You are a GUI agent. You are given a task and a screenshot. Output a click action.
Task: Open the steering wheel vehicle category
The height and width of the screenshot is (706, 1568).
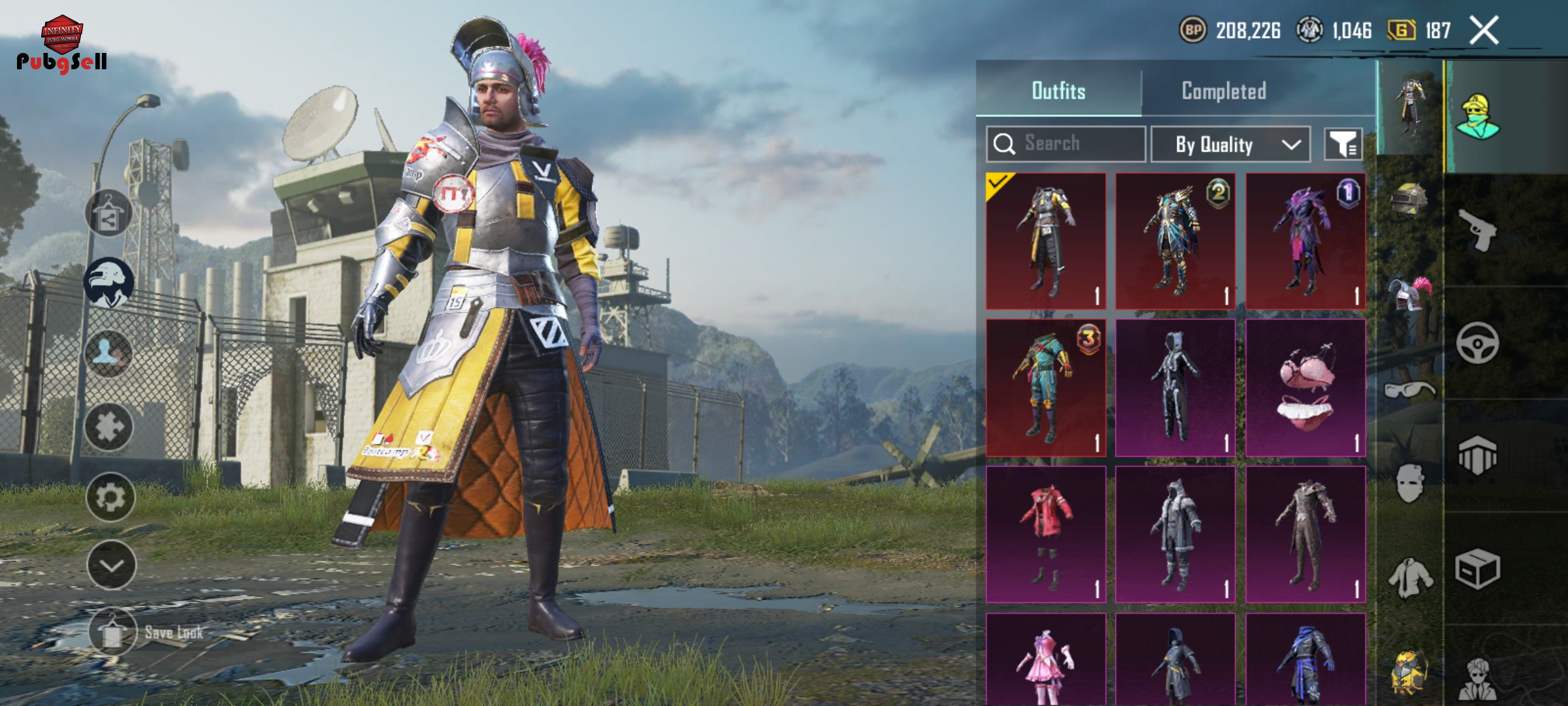click(1477, 343)
